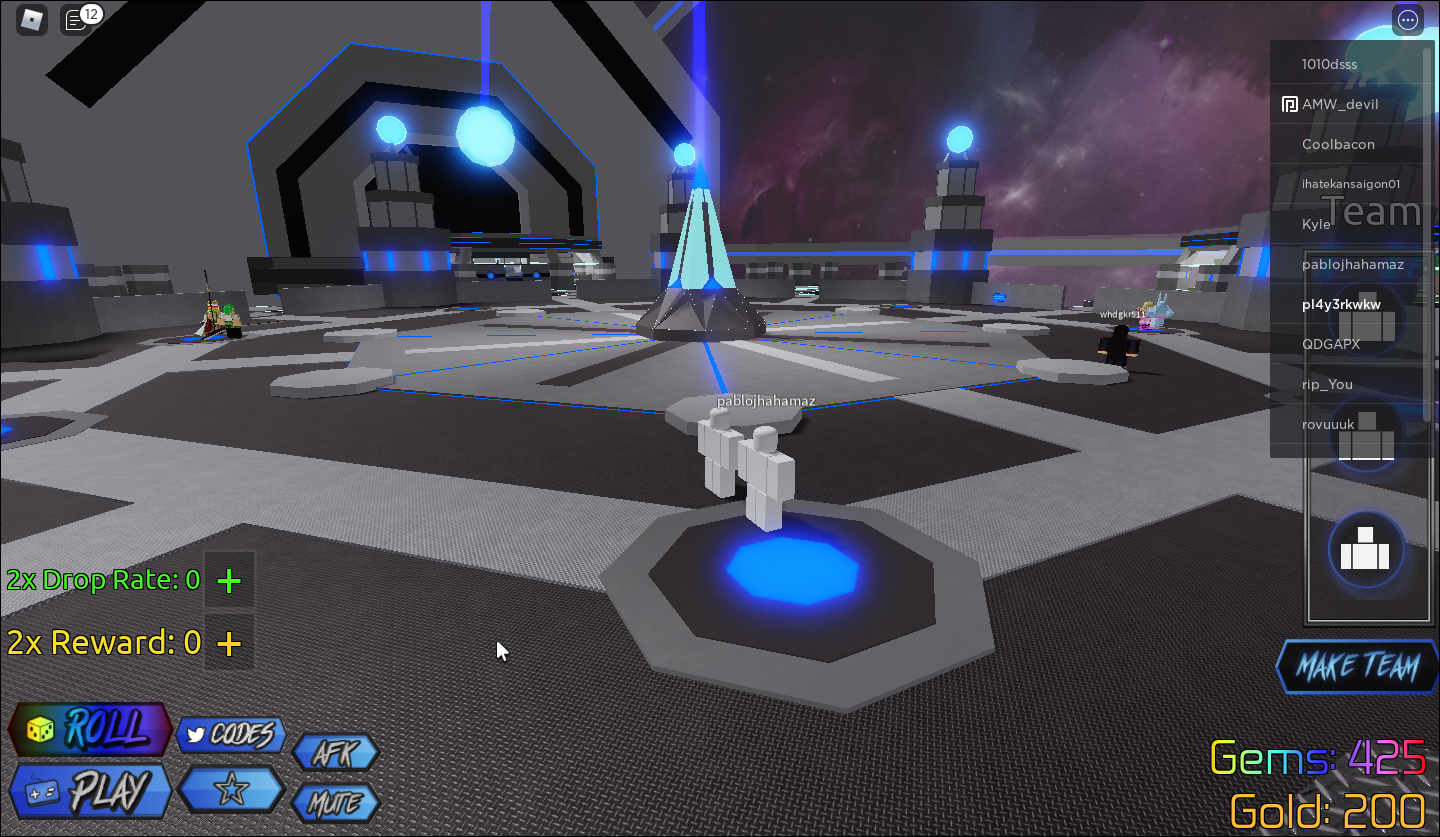The width and height of the screenshot is (1440, 837).
Task: Pick QDGAPX from the player list
Action: click(1330, 344)
